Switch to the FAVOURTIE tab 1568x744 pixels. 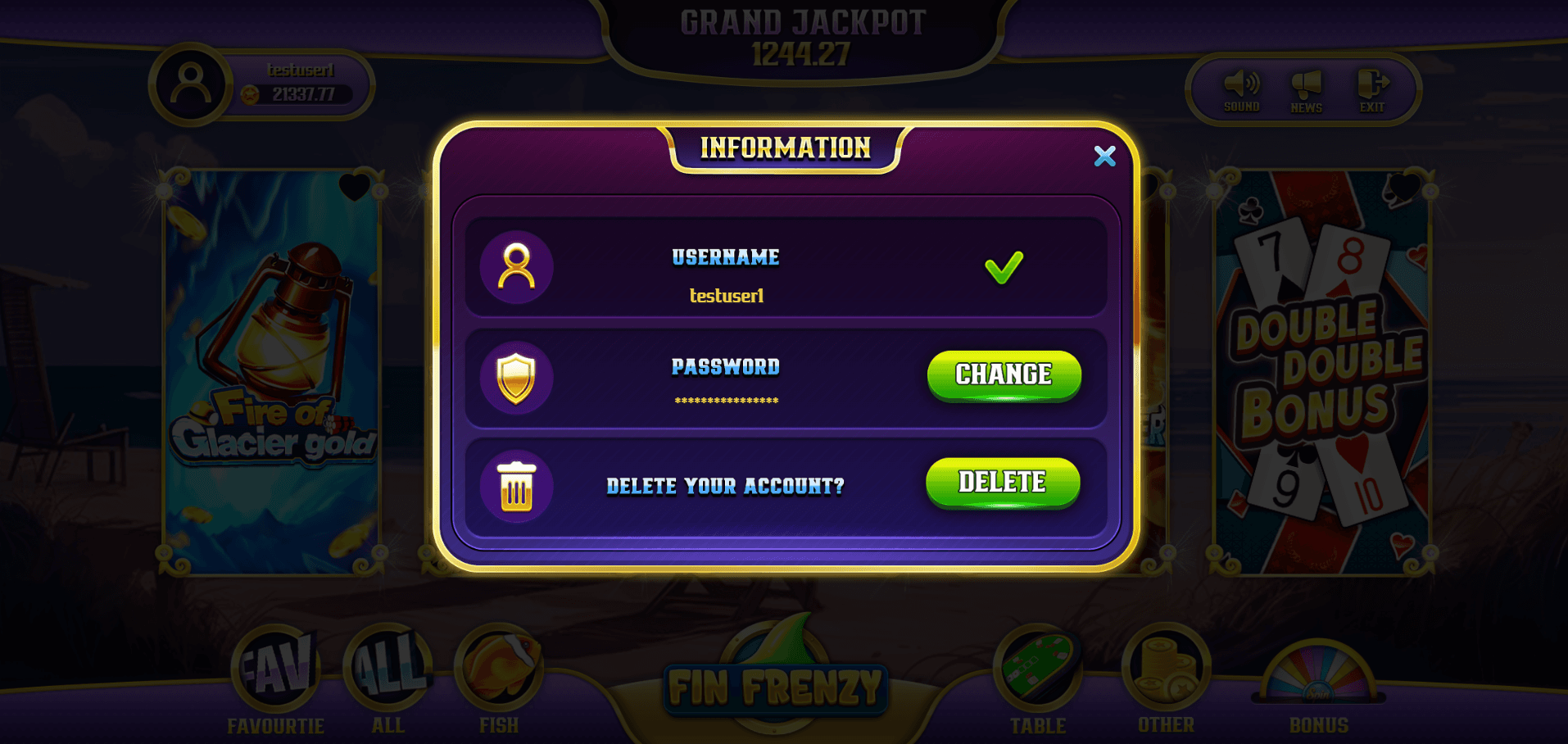tap(277, 724)
